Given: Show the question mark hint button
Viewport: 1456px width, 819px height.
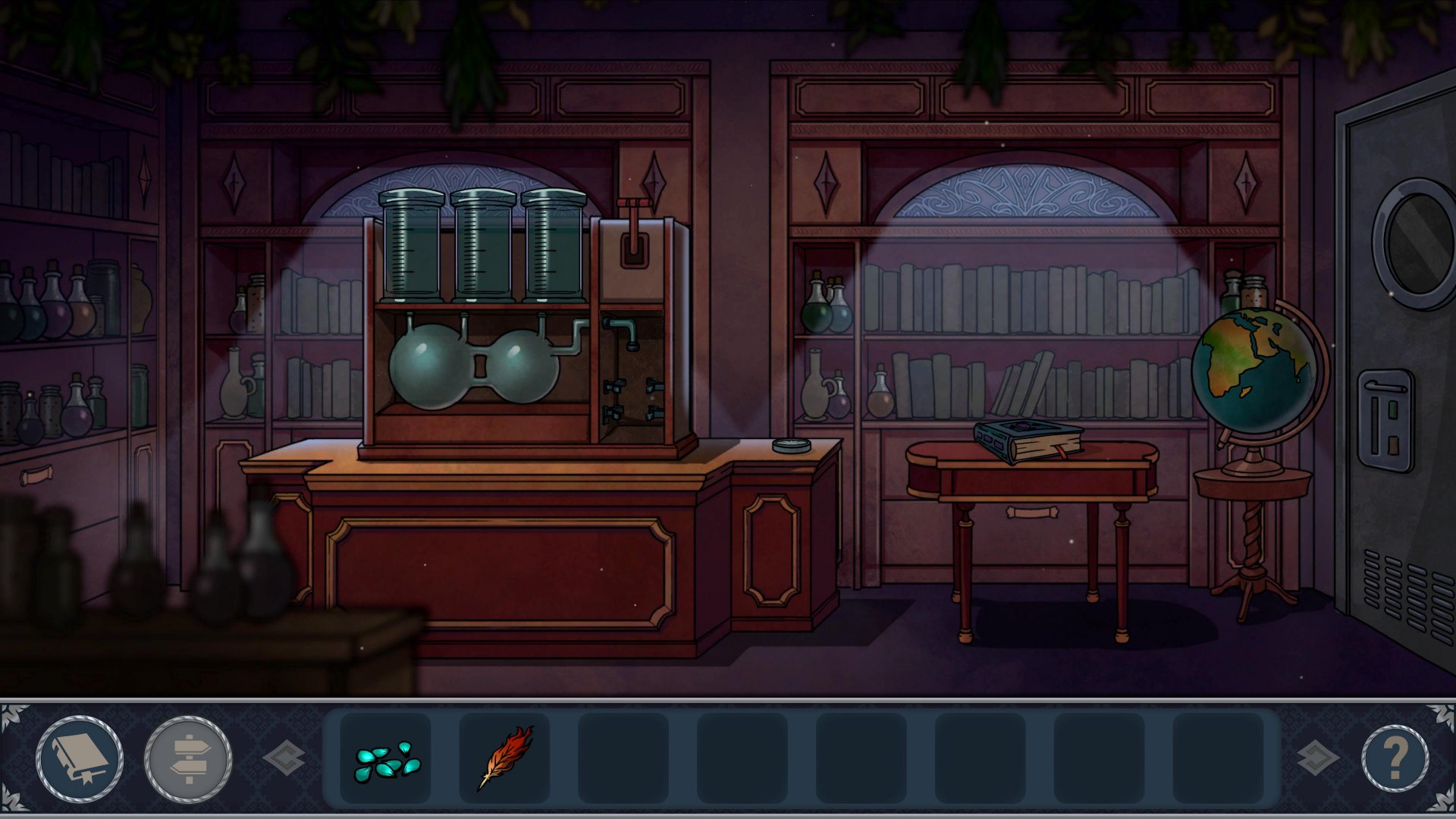Looking at the screenshot, I should tap(1395, 758).
